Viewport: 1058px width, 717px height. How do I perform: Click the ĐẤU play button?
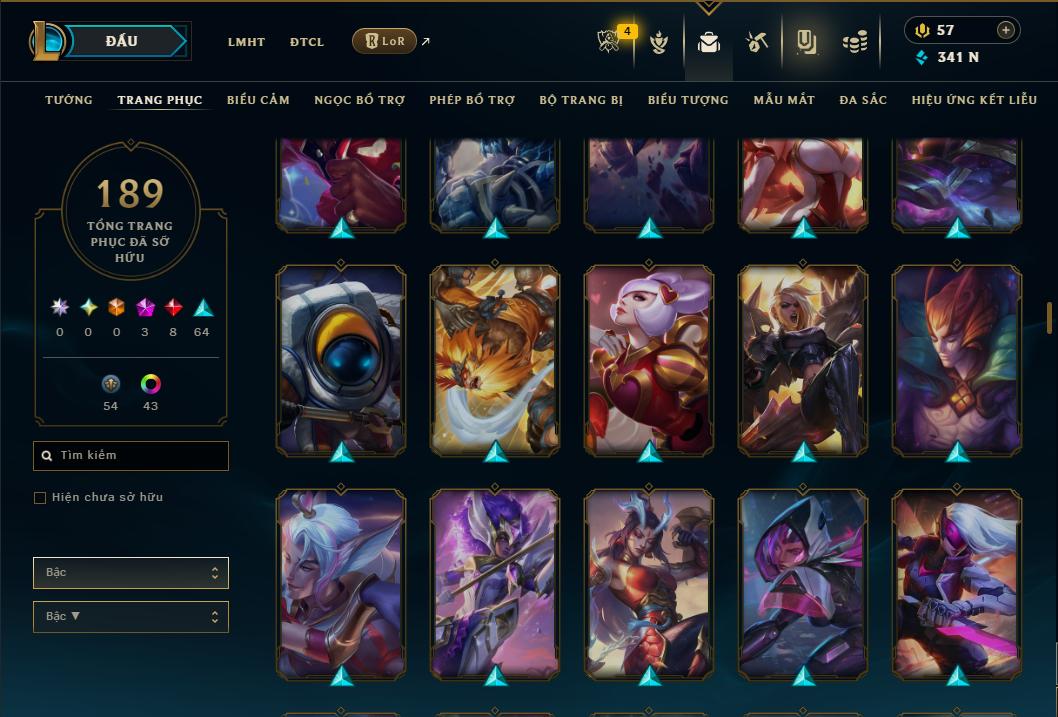coord(122,41)
